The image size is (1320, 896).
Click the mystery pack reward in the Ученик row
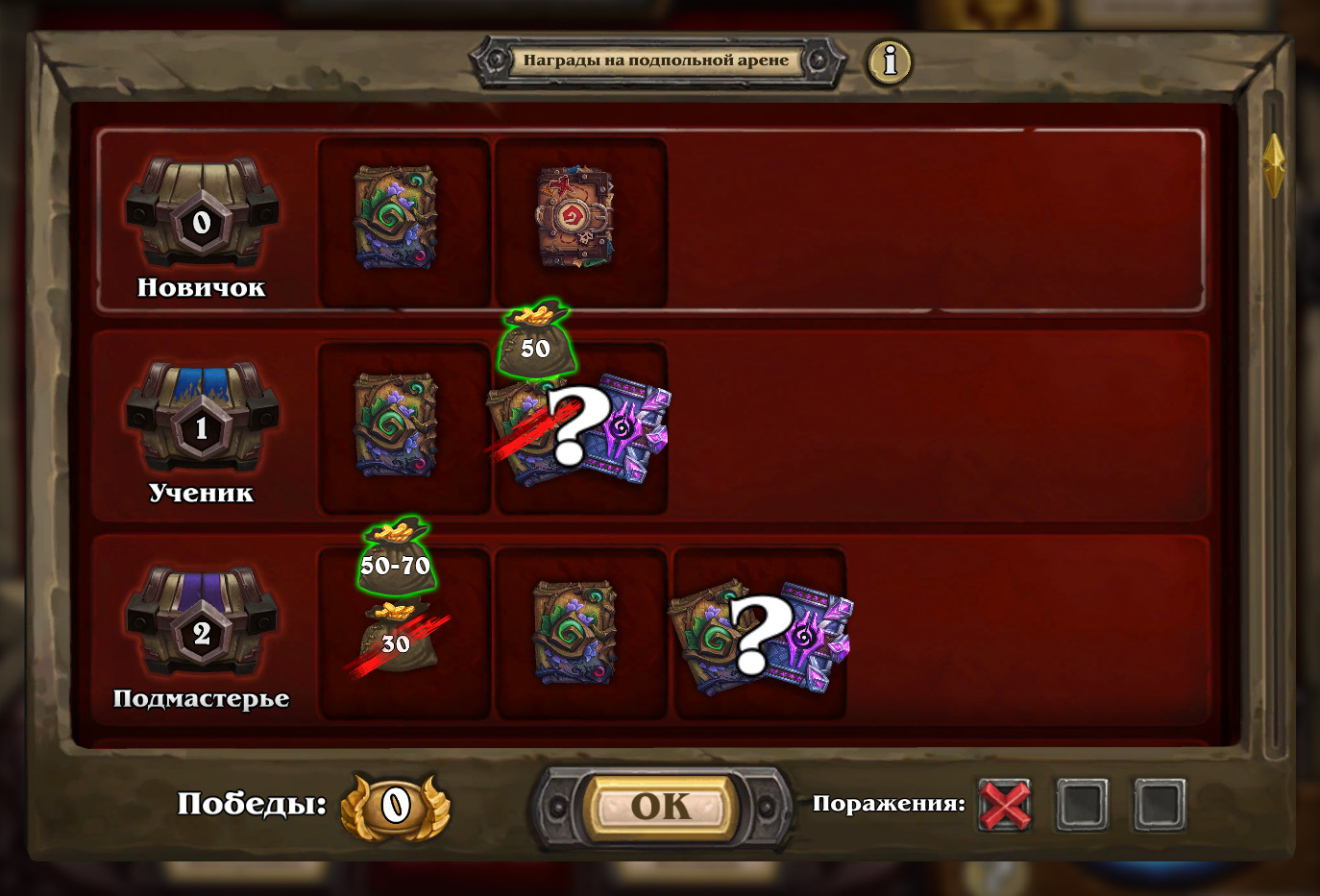(579, 431)
